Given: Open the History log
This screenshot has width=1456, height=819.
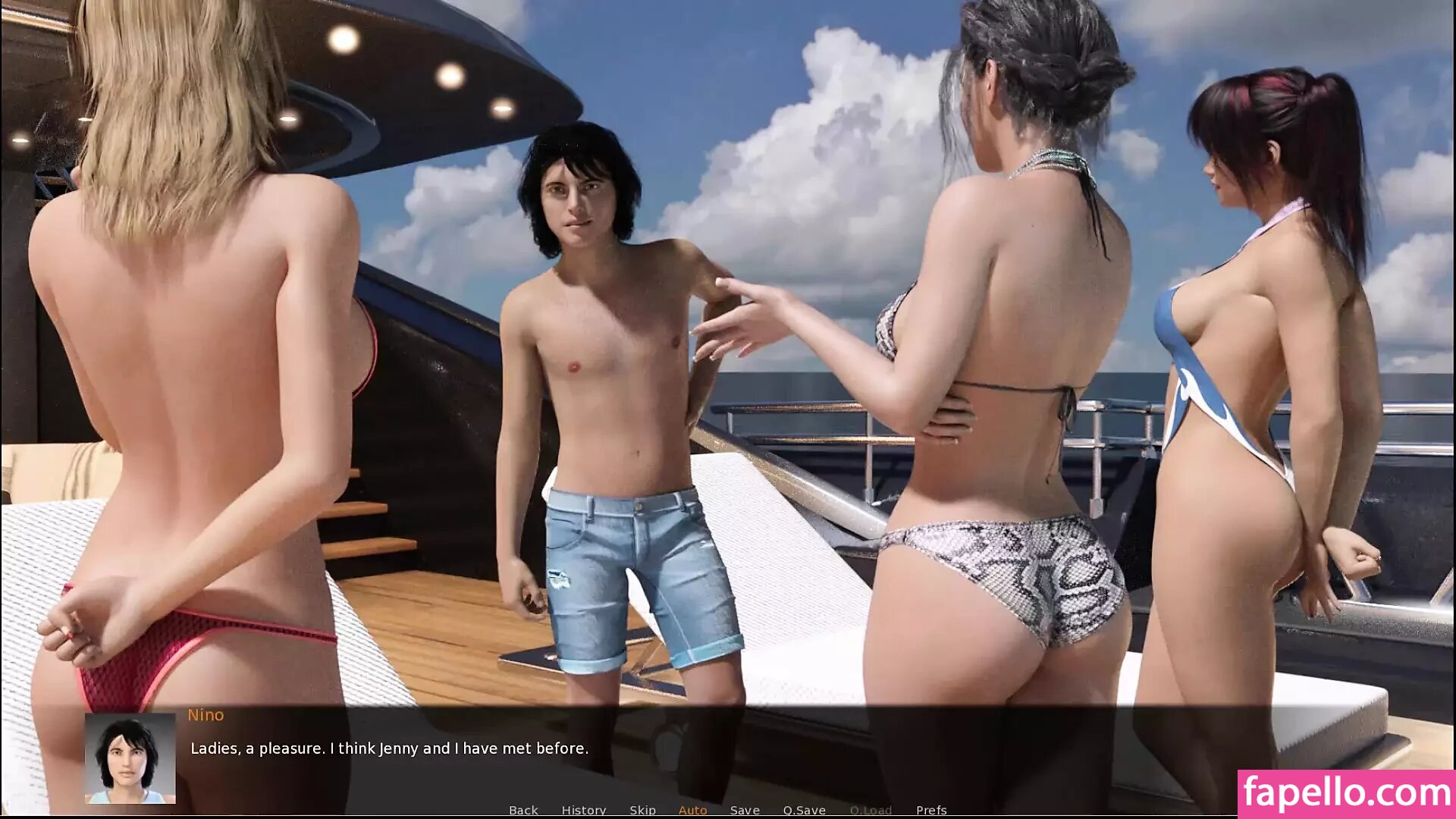Looking at the screenshot, I should (x=584, y=810).
